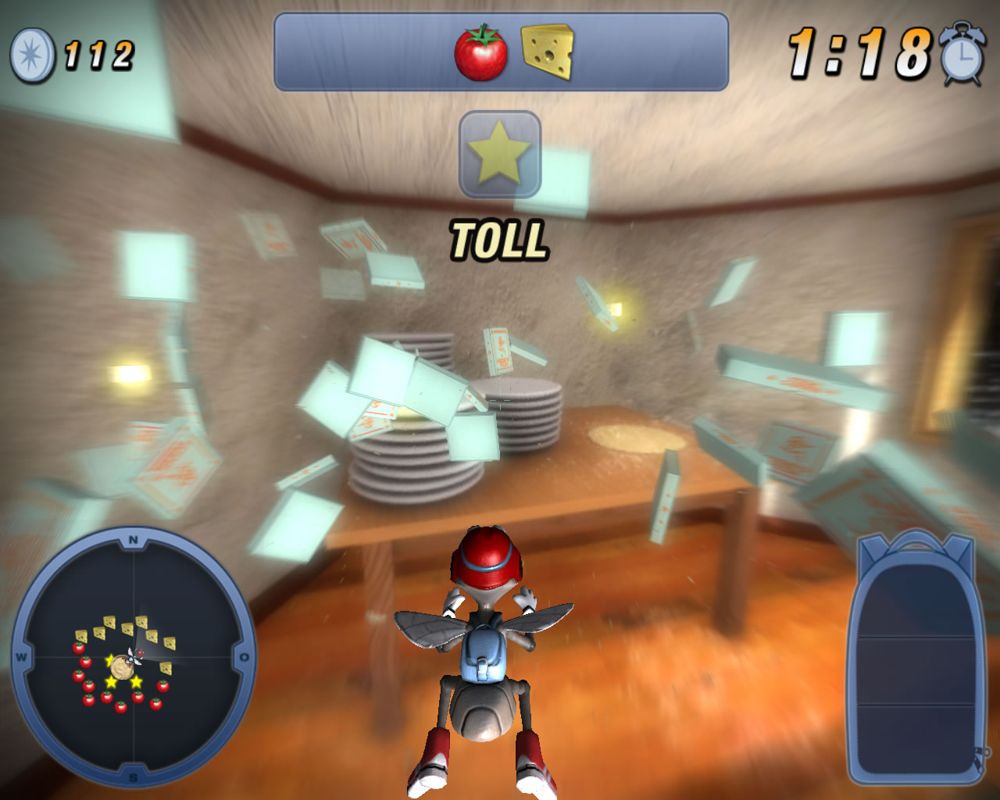Open the circular radar minimap
The image size is (1000, 800).
click(x=132, y=658)
